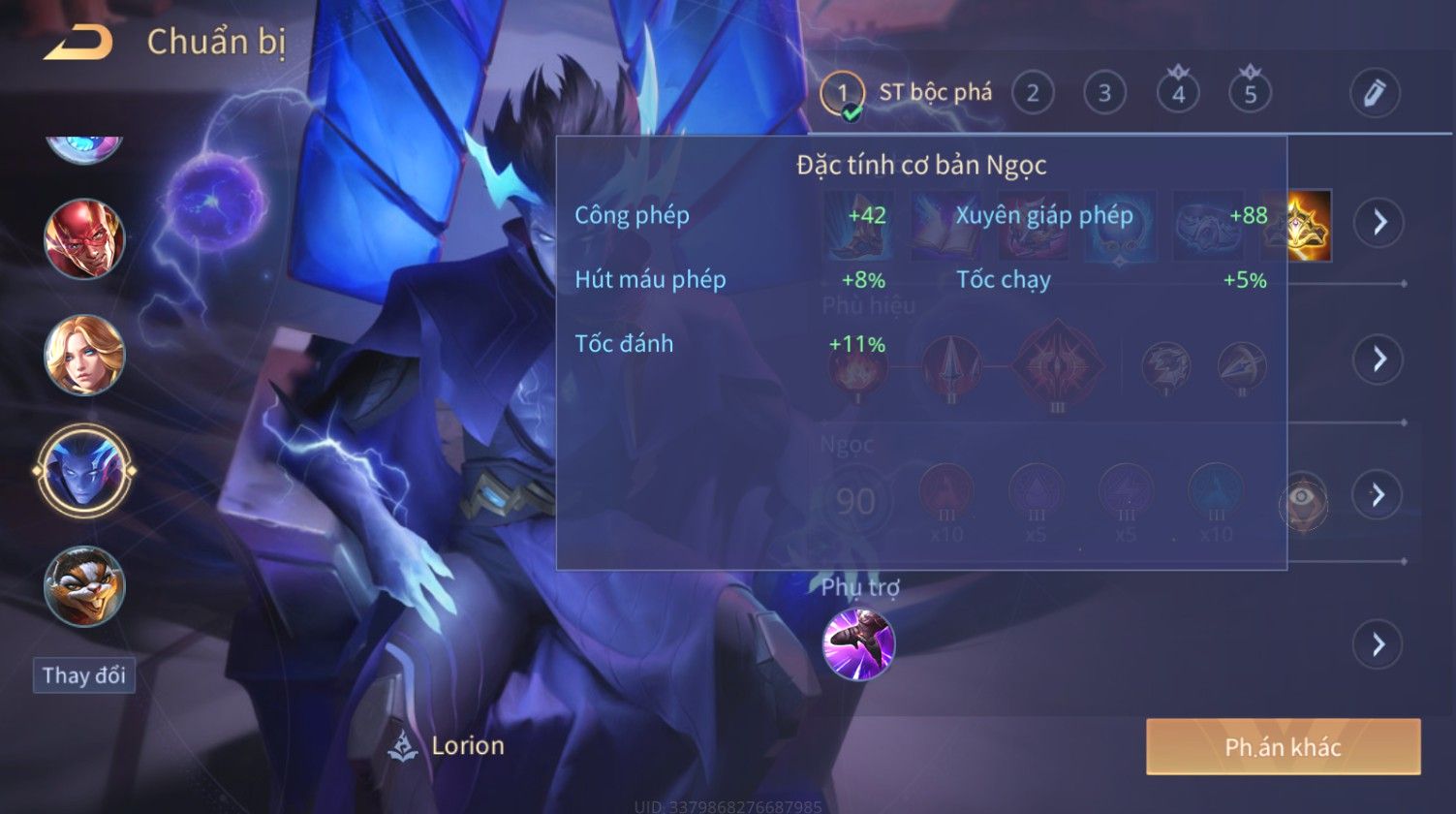Choose build preset 5
The height and width of the screenshot is (814, 1456).
(1250, 93)
